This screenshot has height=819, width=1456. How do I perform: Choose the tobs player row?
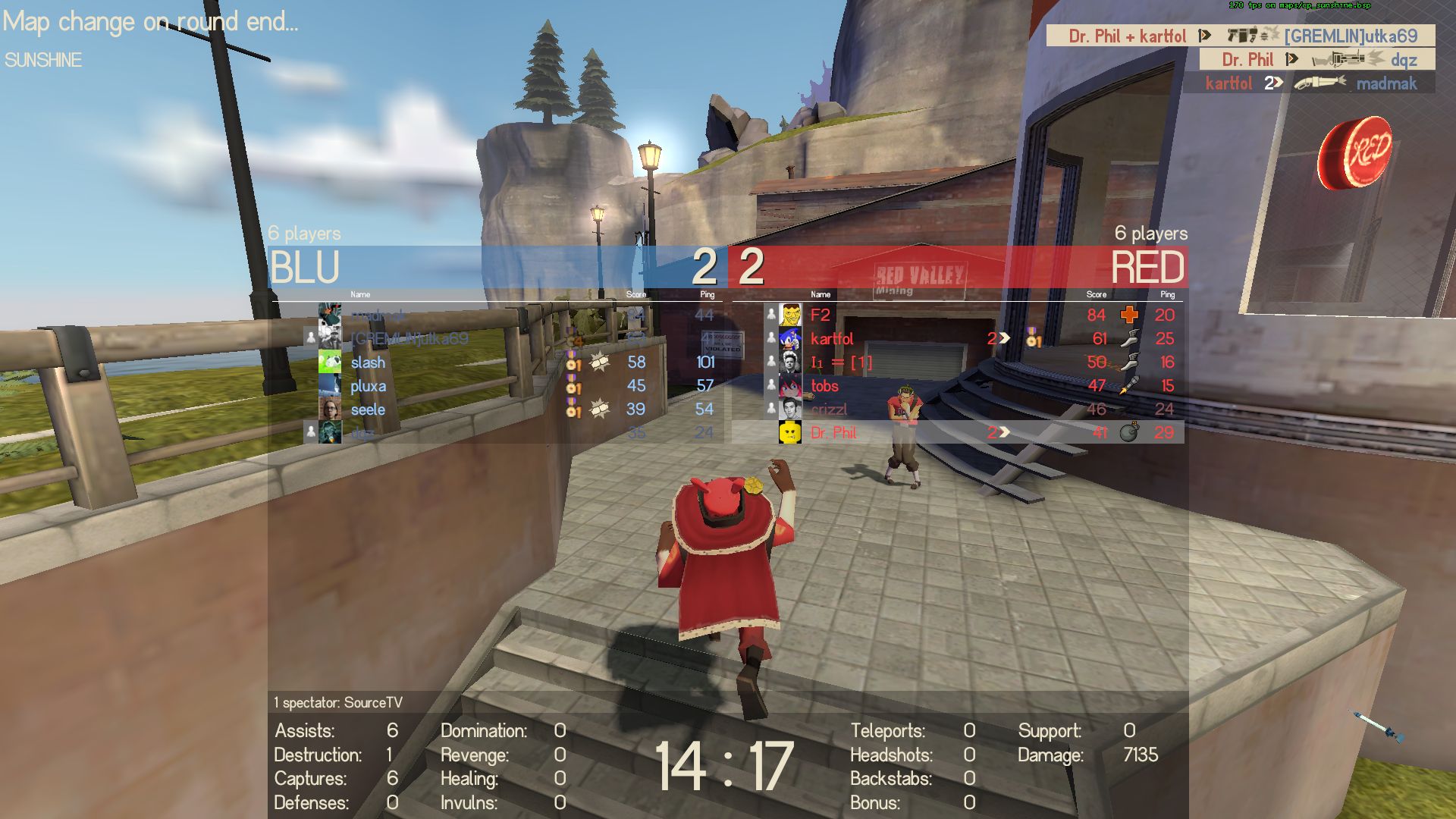pyautogui.click(x=824, y=386)
